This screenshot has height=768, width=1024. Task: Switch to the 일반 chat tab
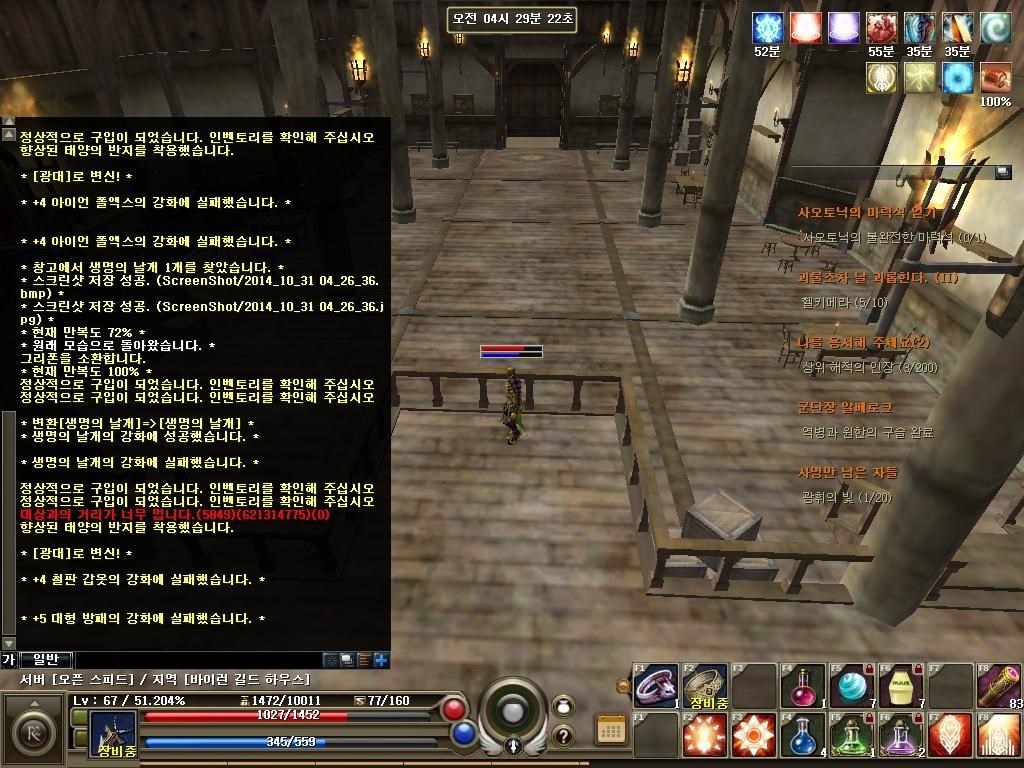pos(46,659)
